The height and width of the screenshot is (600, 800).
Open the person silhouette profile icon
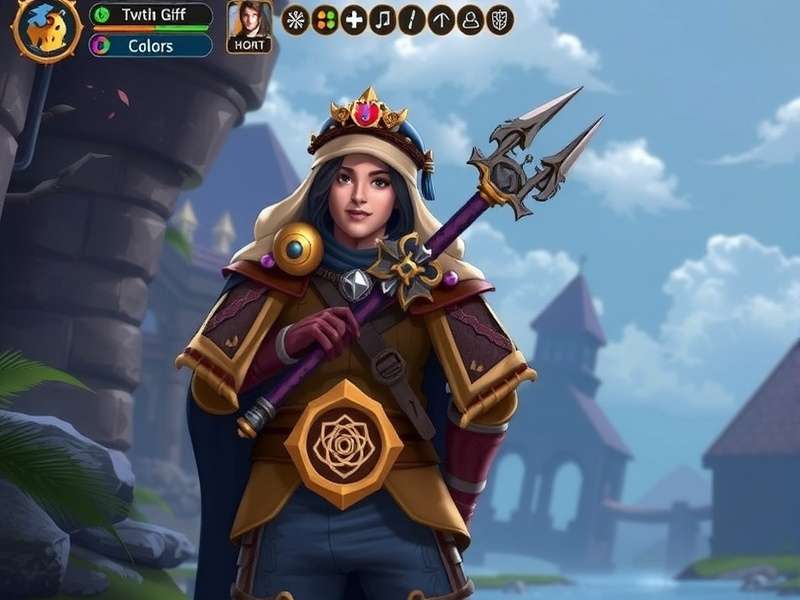point(470,20)
